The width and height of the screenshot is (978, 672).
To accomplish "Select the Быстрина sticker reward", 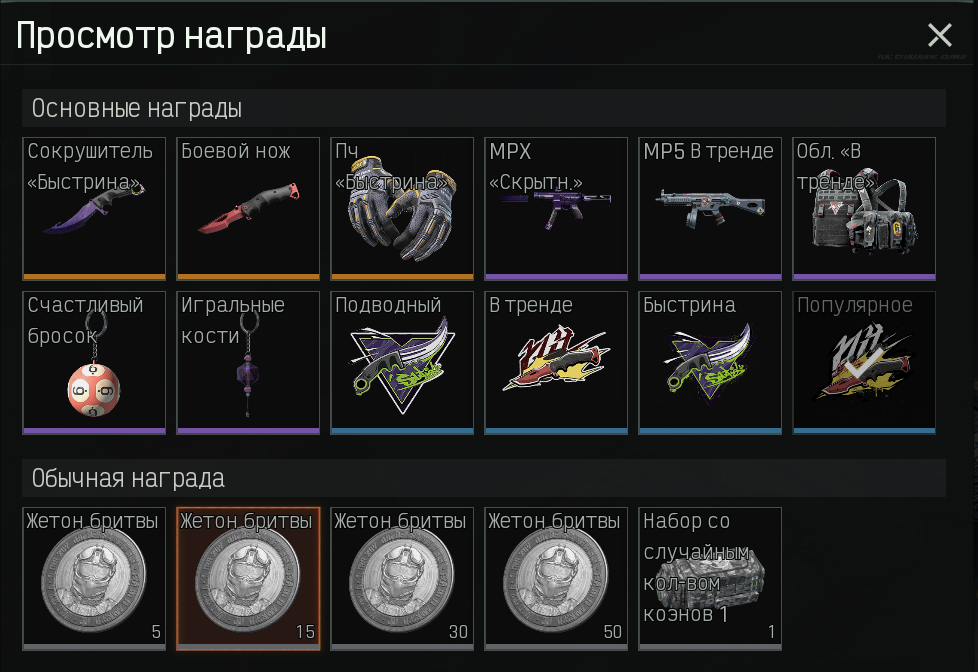I will pyautogui.click(x=710, y=362).
